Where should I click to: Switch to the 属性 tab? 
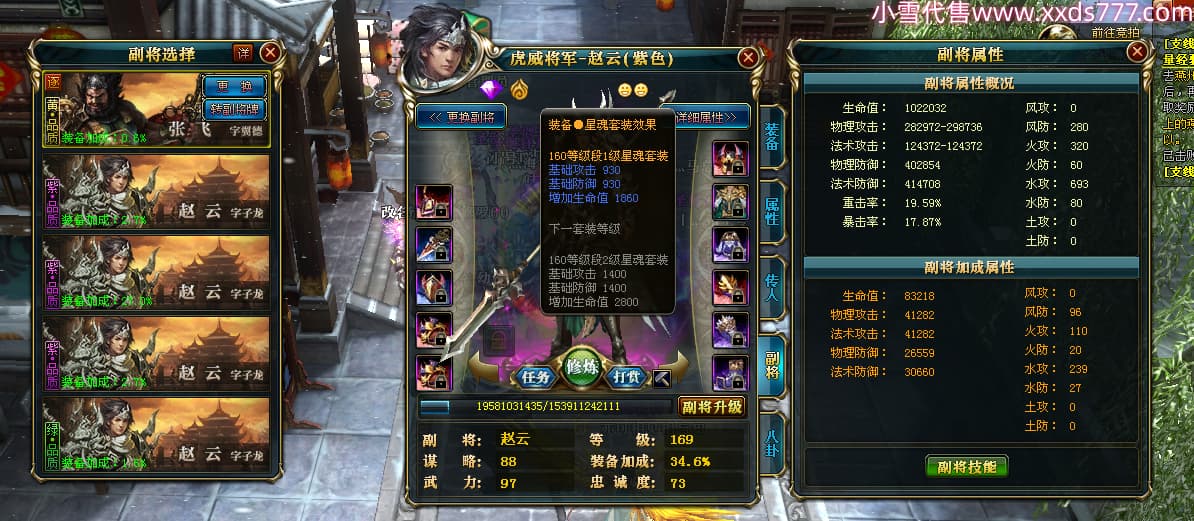[x=771, y=210]
